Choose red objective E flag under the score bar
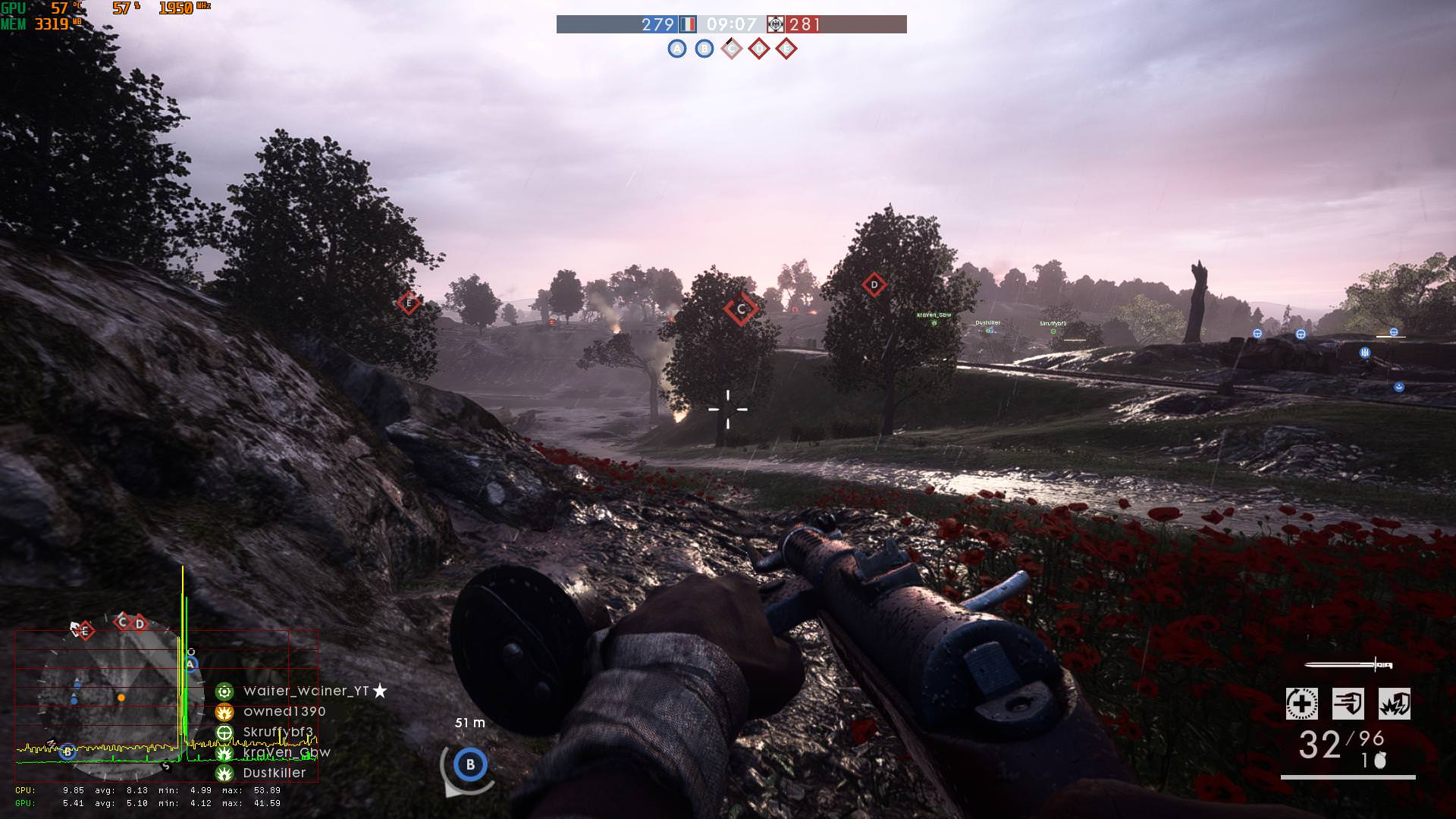1456x819 pixels. [786, 49]
